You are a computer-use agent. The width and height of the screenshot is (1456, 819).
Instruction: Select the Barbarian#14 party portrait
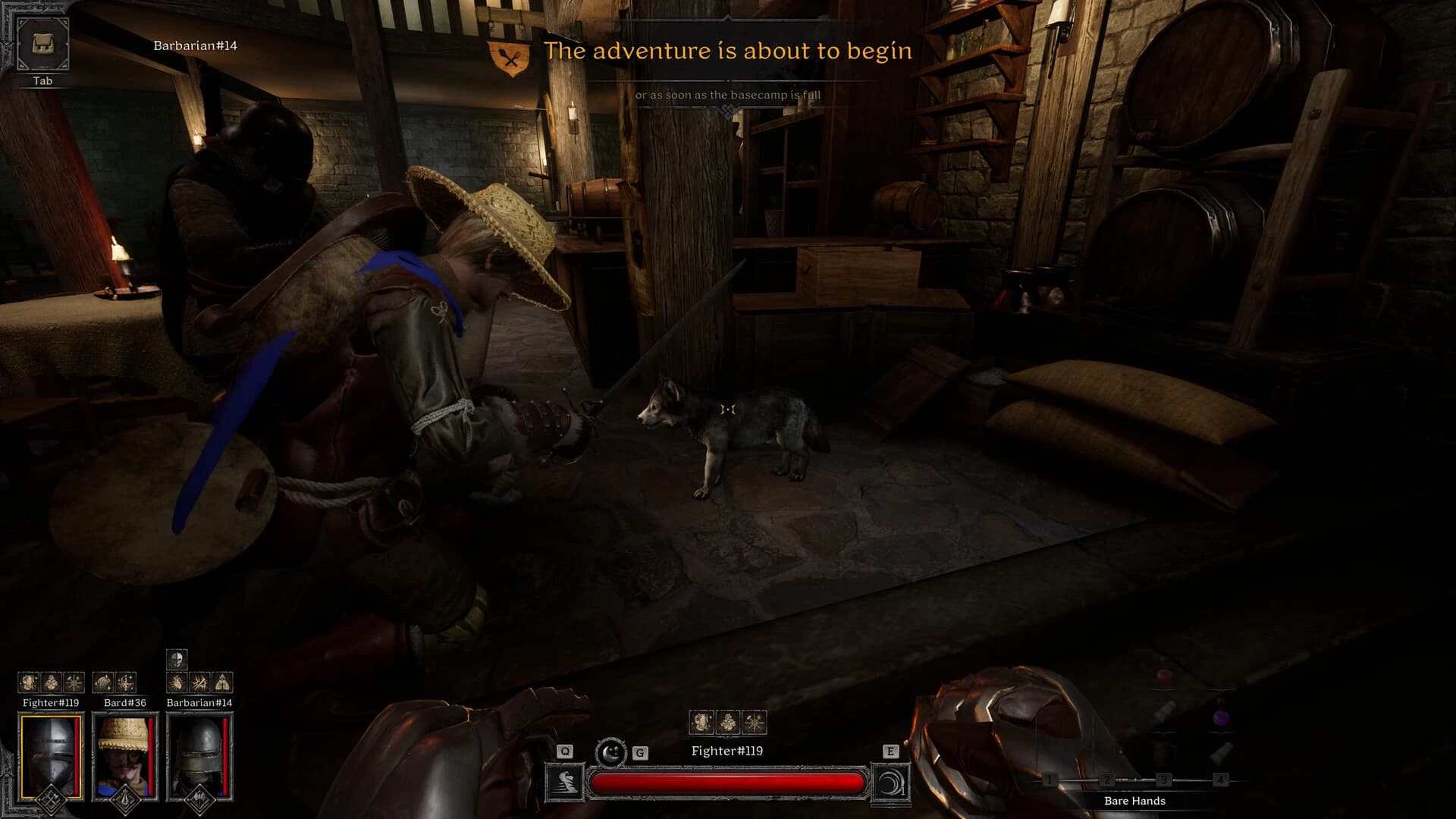[199, 756]
